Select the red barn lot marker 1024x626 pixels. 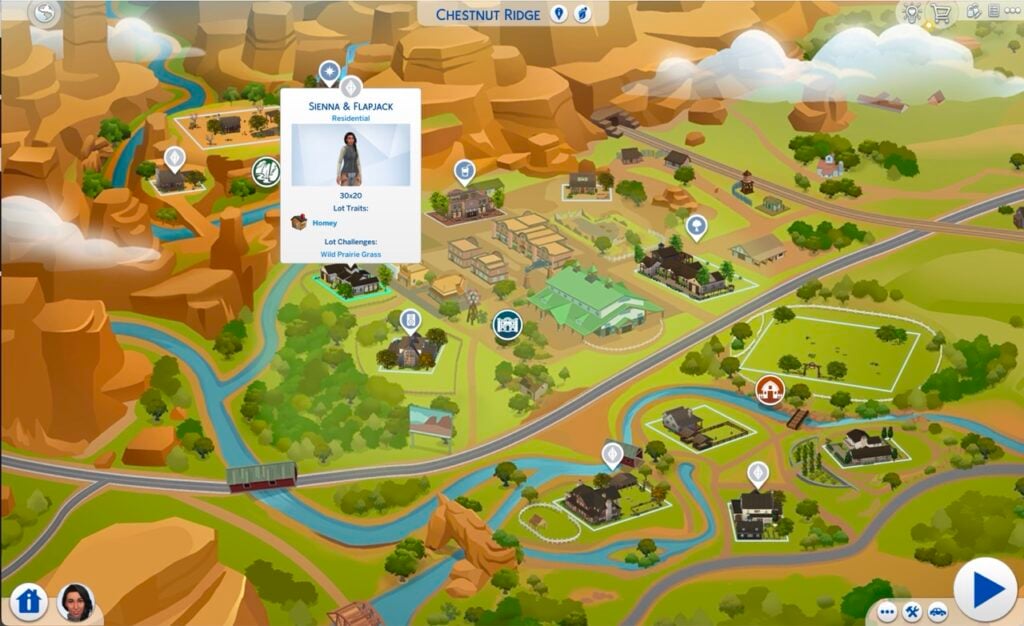click(x=769, y=389)
